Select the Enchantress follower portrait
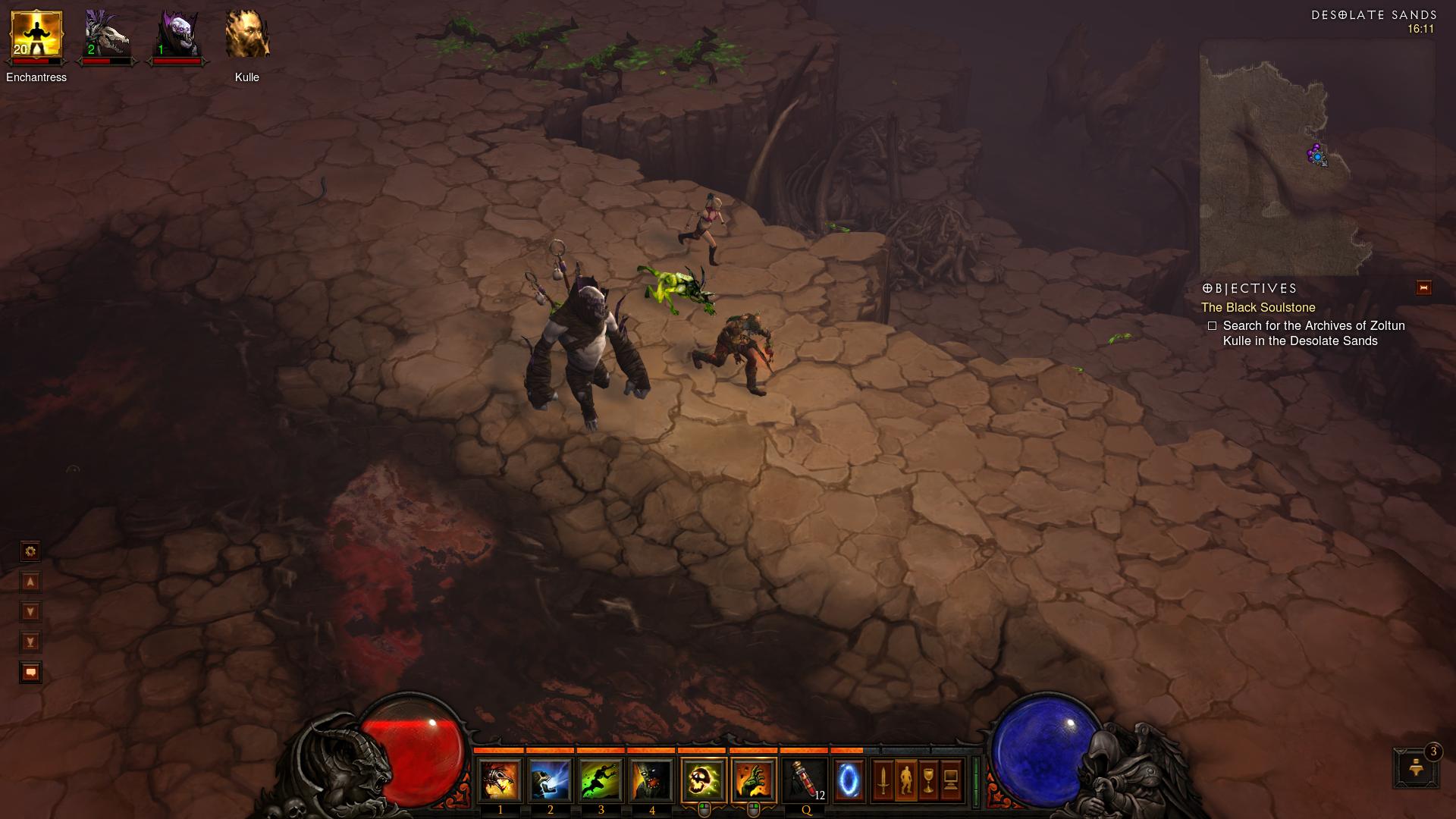 (x=36, y=36)
